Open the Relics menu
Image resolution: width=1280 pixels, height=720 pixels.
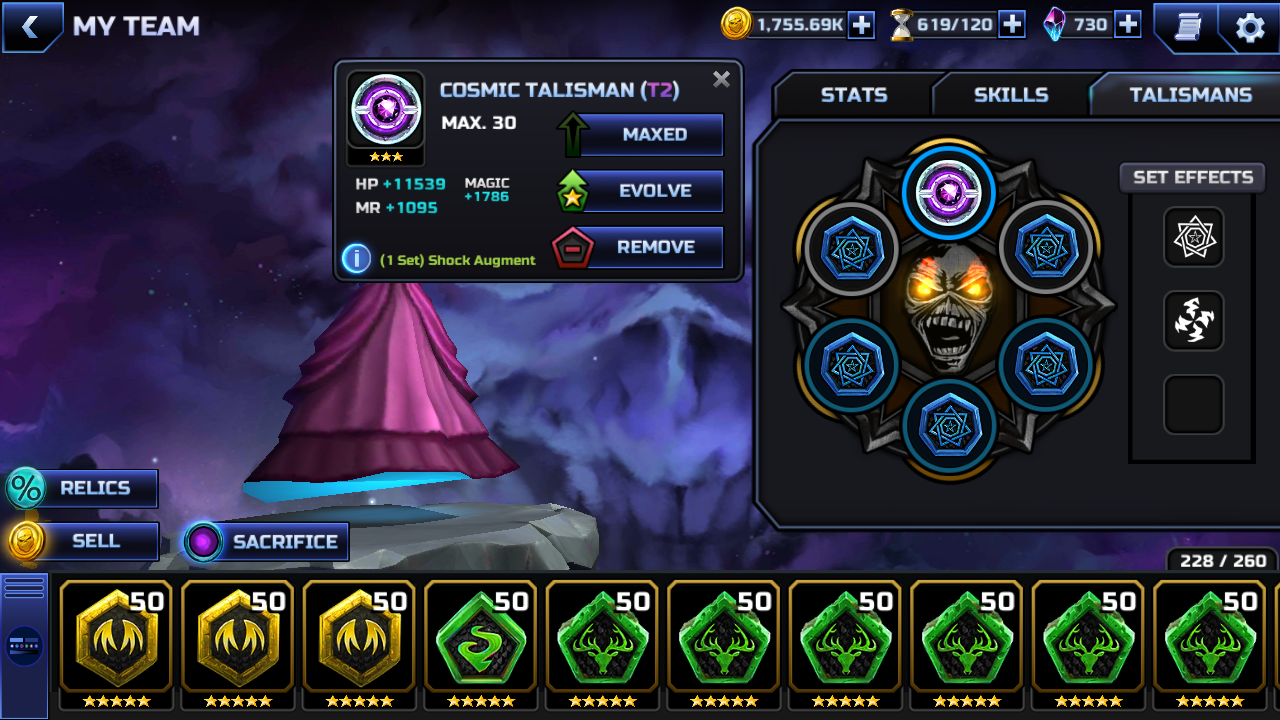pyautogui.click(x=84, y=488)
